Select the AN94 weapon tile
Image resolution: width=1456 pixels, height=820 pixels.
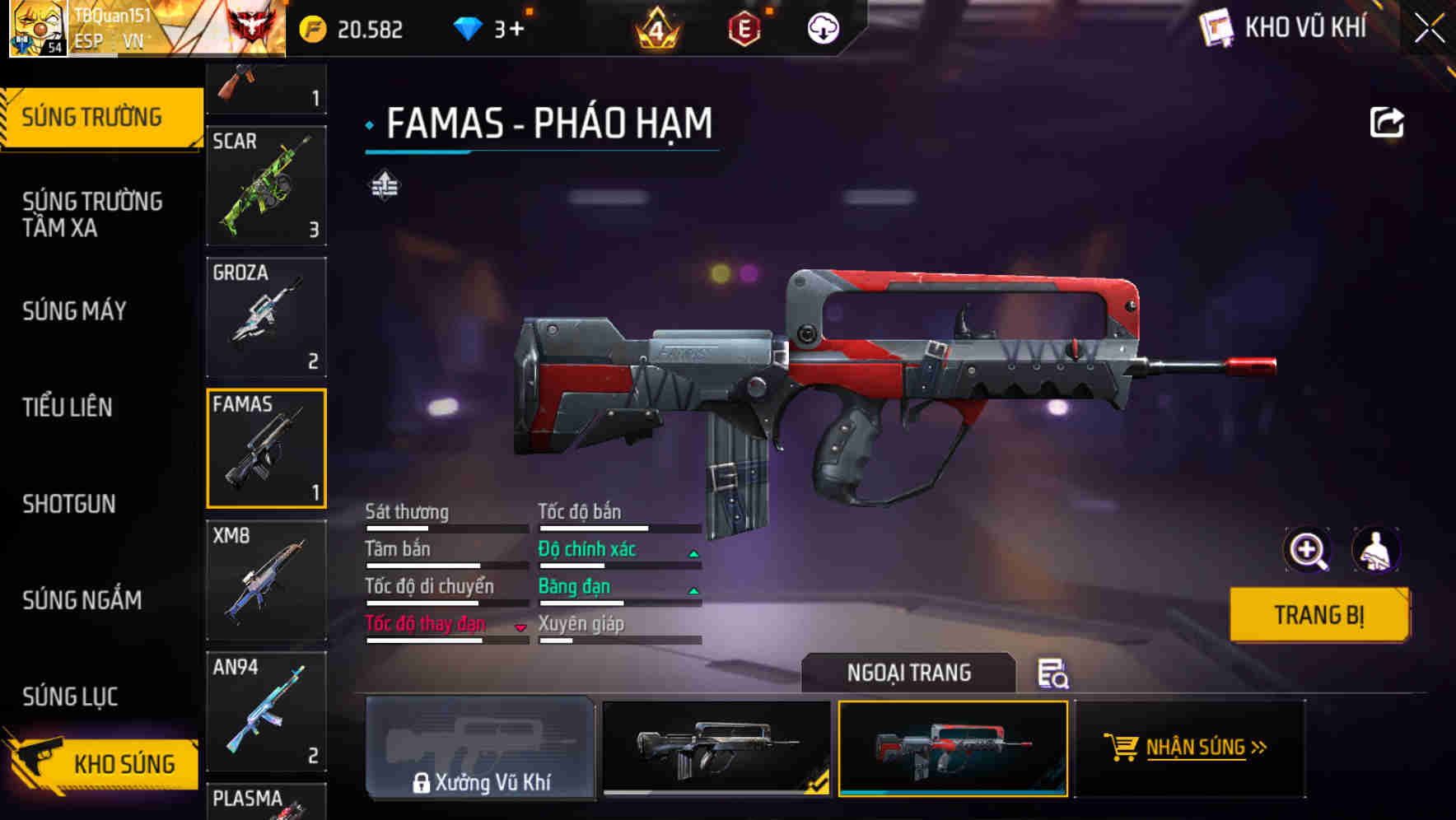pyautogui.click(x=266, y=711)
